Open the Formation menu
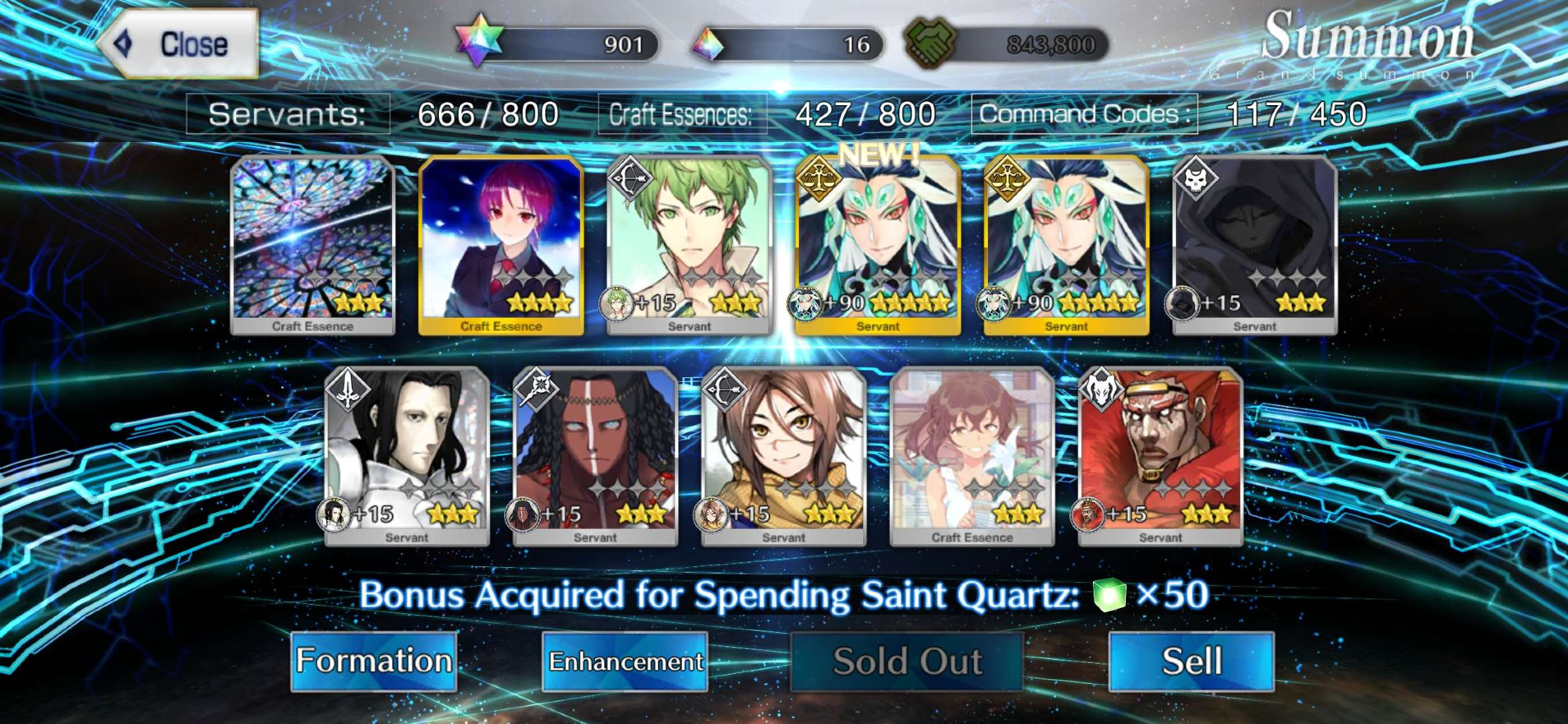This screenshot has height=724, width=1568. (x=374, y=661)
